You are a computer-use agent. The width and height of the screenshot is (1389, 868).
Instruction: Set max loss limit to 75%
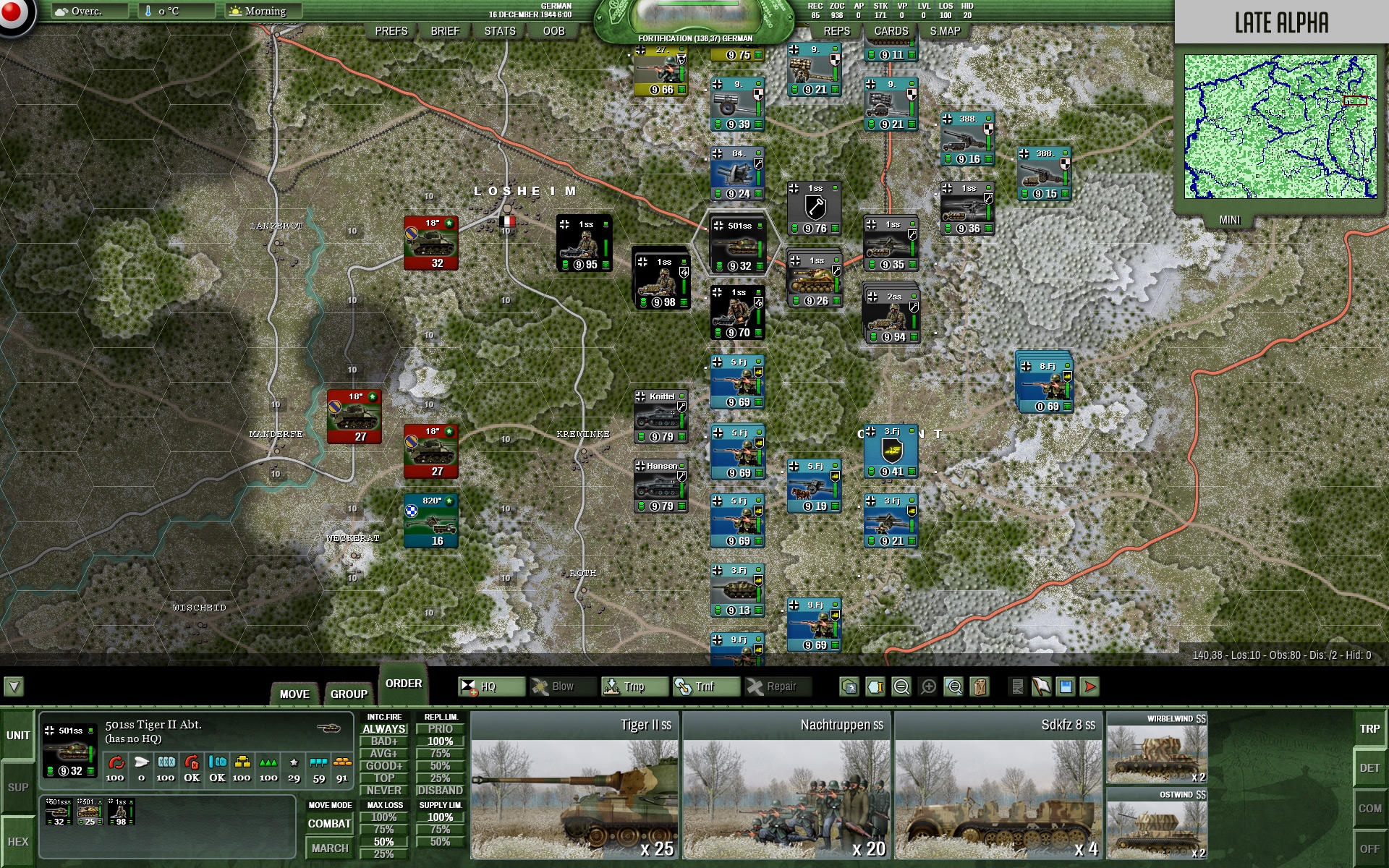click(384, 830)
